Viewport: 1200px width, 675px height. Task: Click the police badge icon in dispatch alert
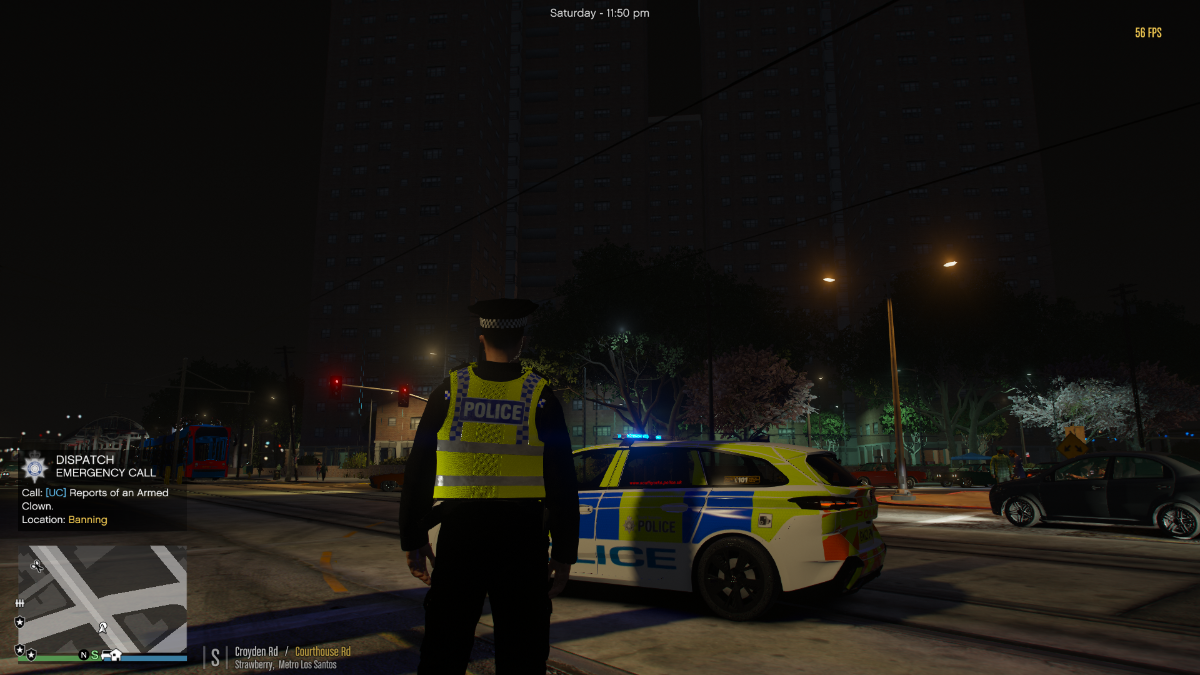[35, 466]
